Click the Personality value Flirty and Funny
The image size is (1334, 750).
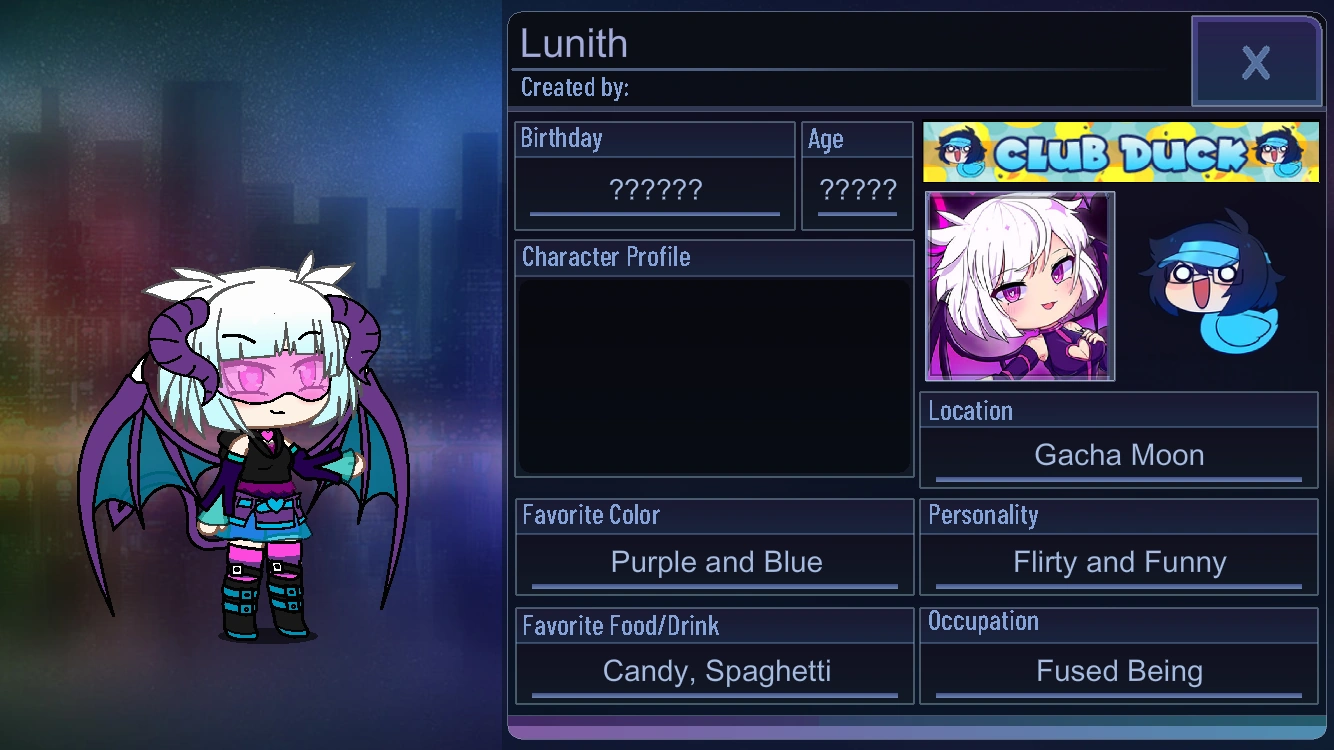1118,562
